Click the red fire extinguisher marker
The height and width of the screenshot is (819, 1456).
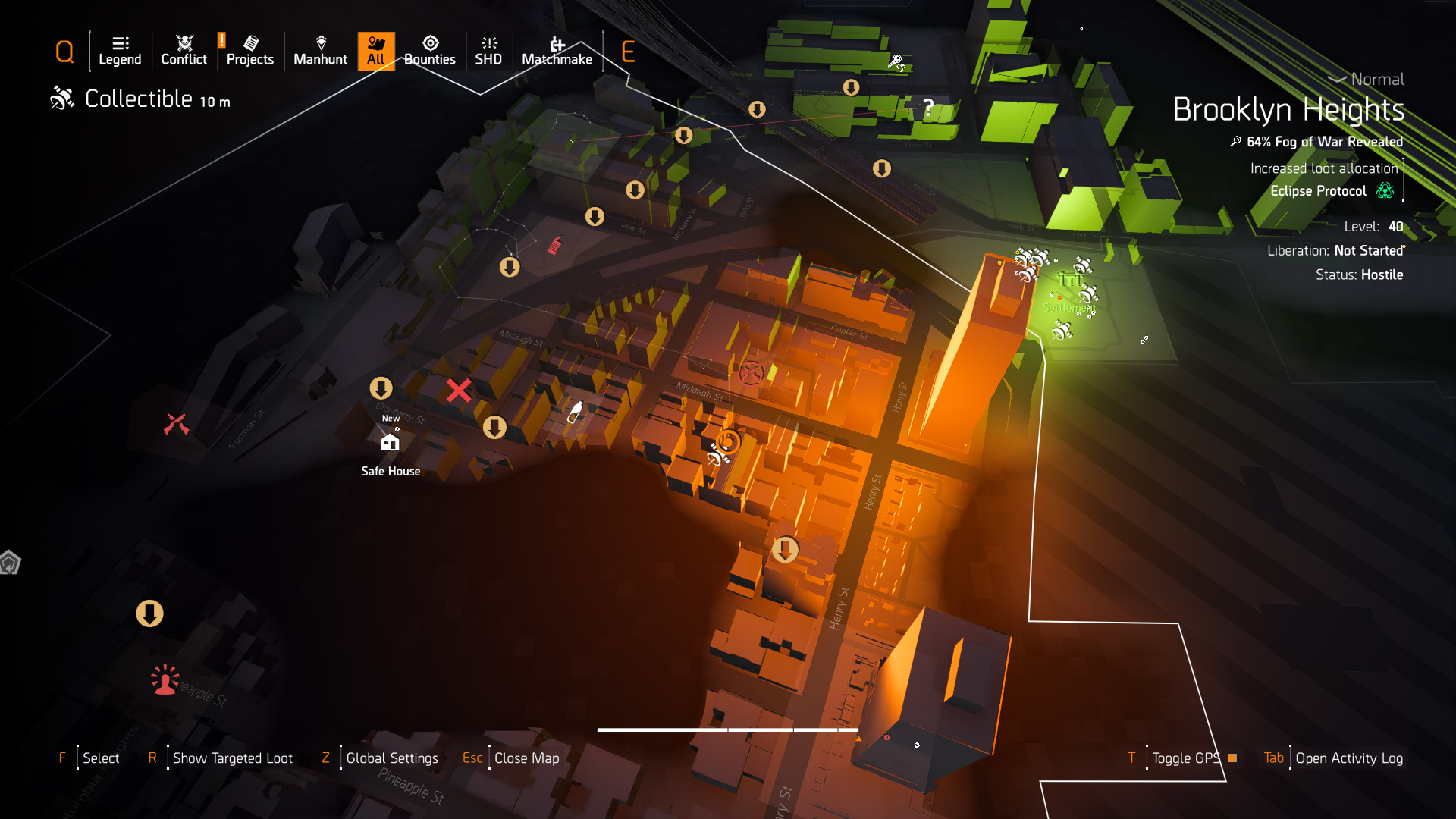tap(555, 245)
